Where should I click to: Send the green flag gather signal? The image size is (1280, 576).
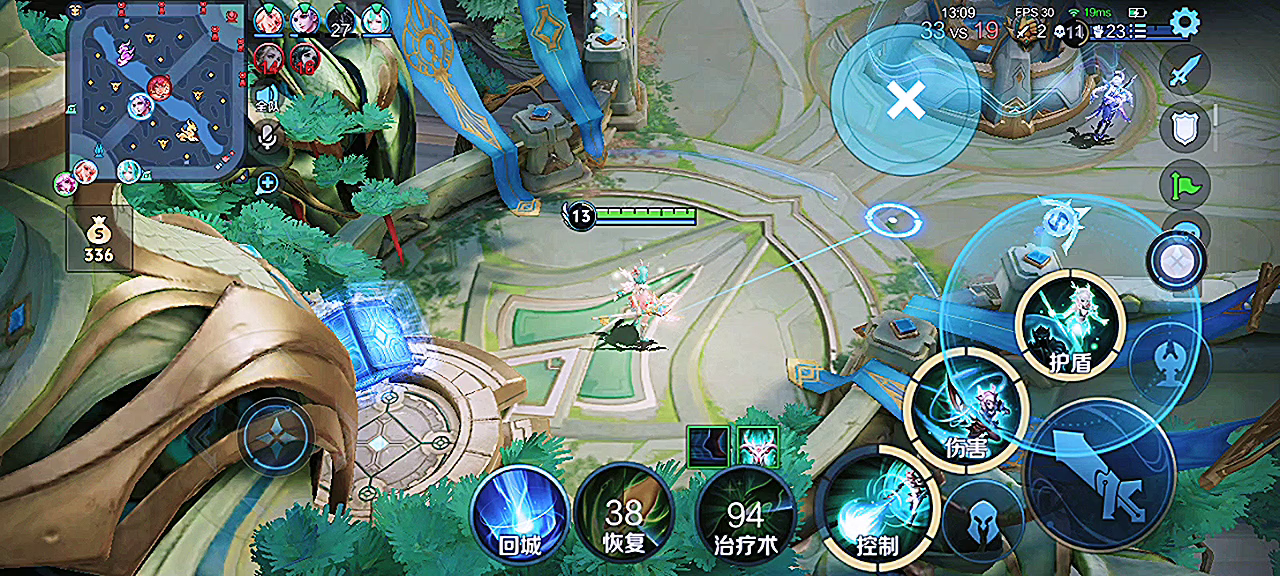[1184, 185]
